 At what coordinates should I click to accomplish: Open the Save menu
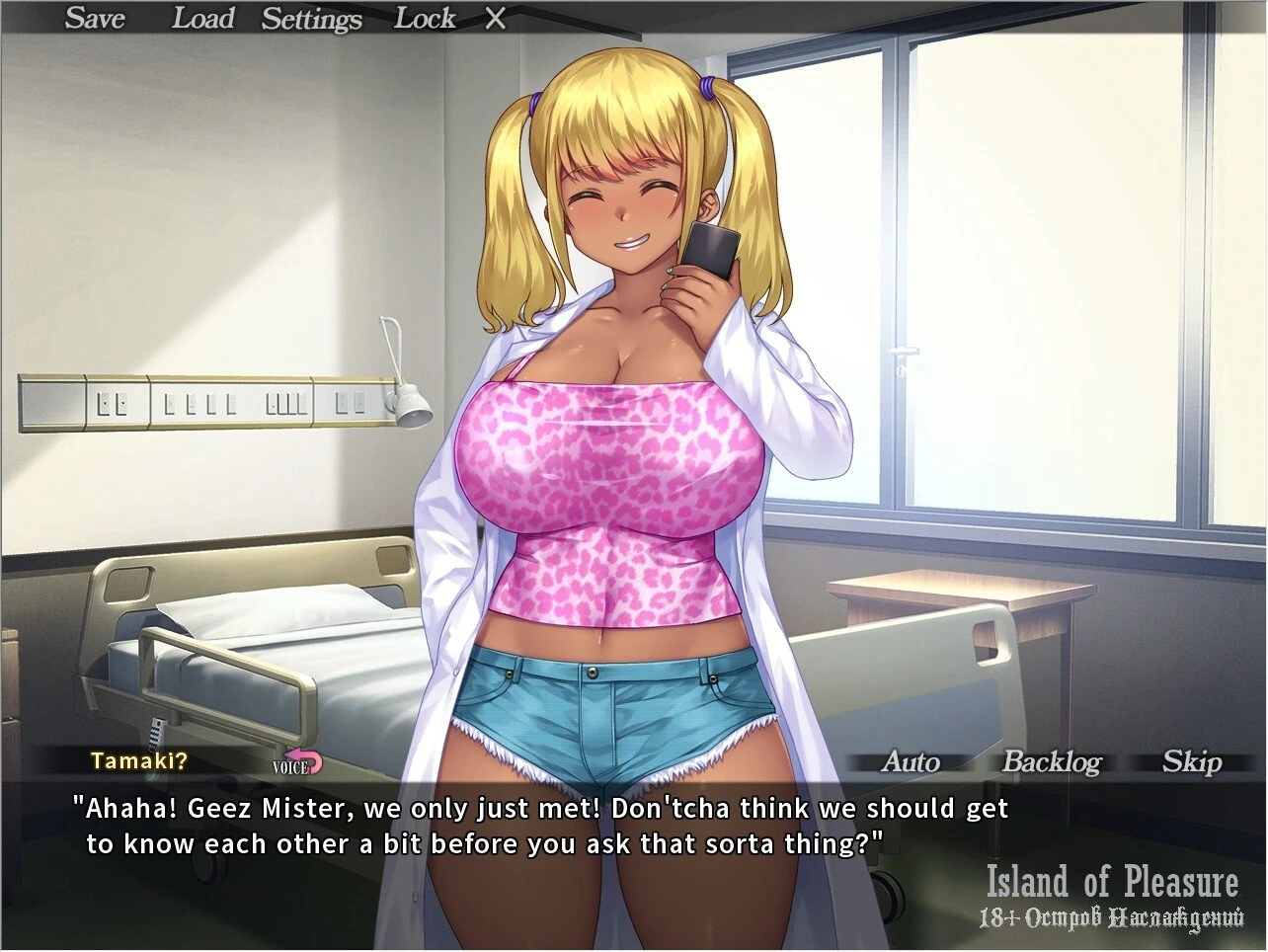(95, 18)
